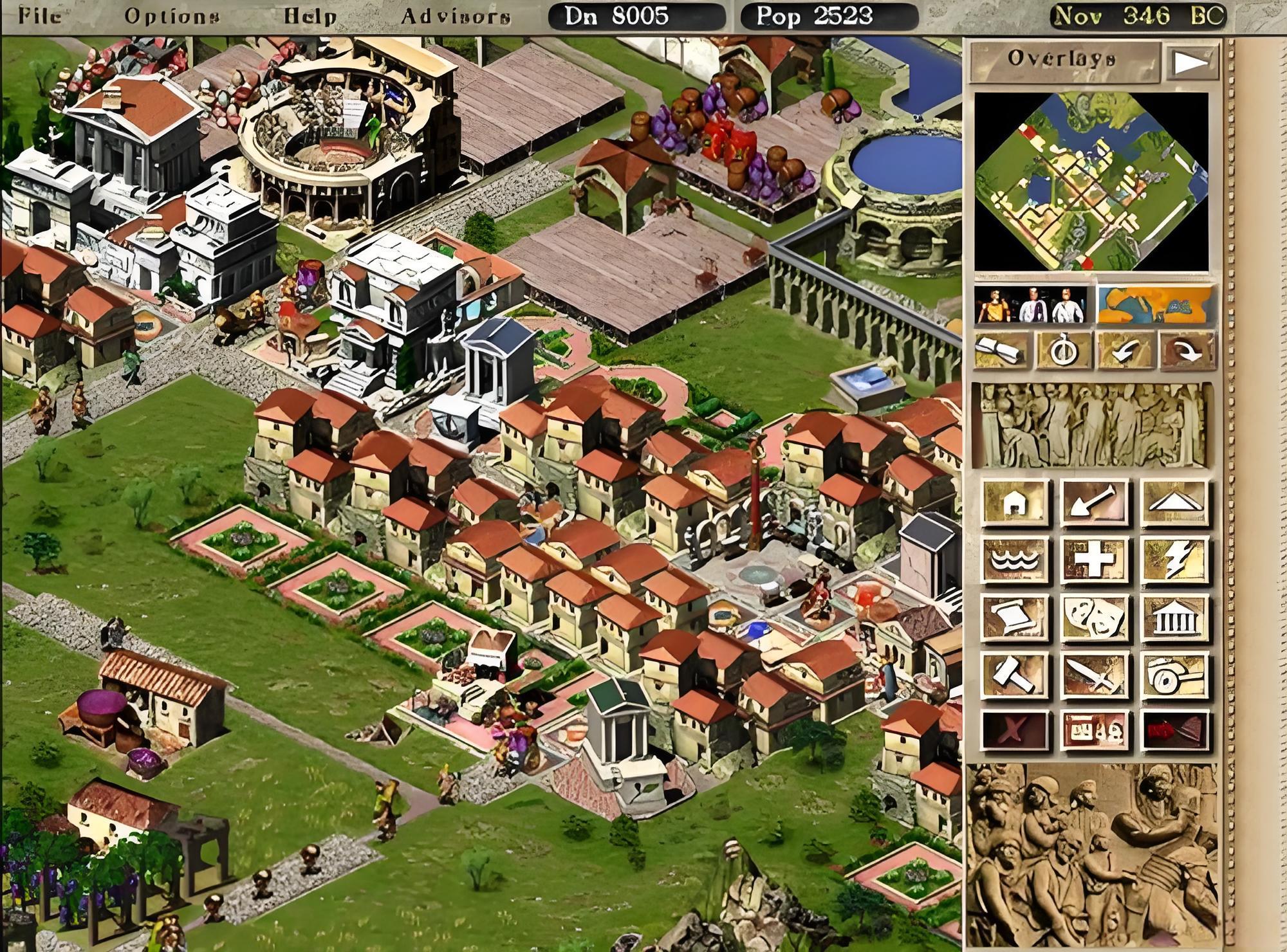The height and width of the screenshot is (952, 1287).
Task: Open the Options menu
Action: pyautogui.click(x=171, y=15)
